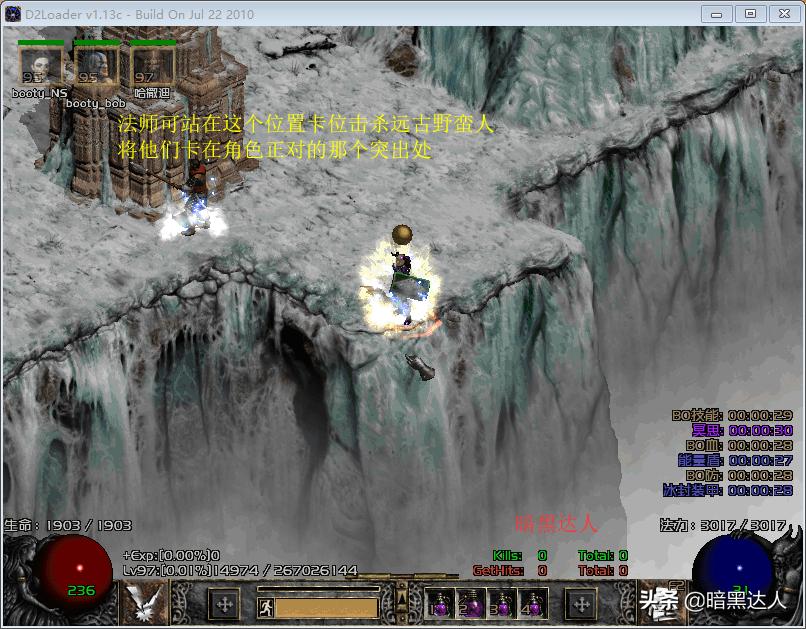
Task: Minimize the D2Loader window
Action: [x=716, y=14]
